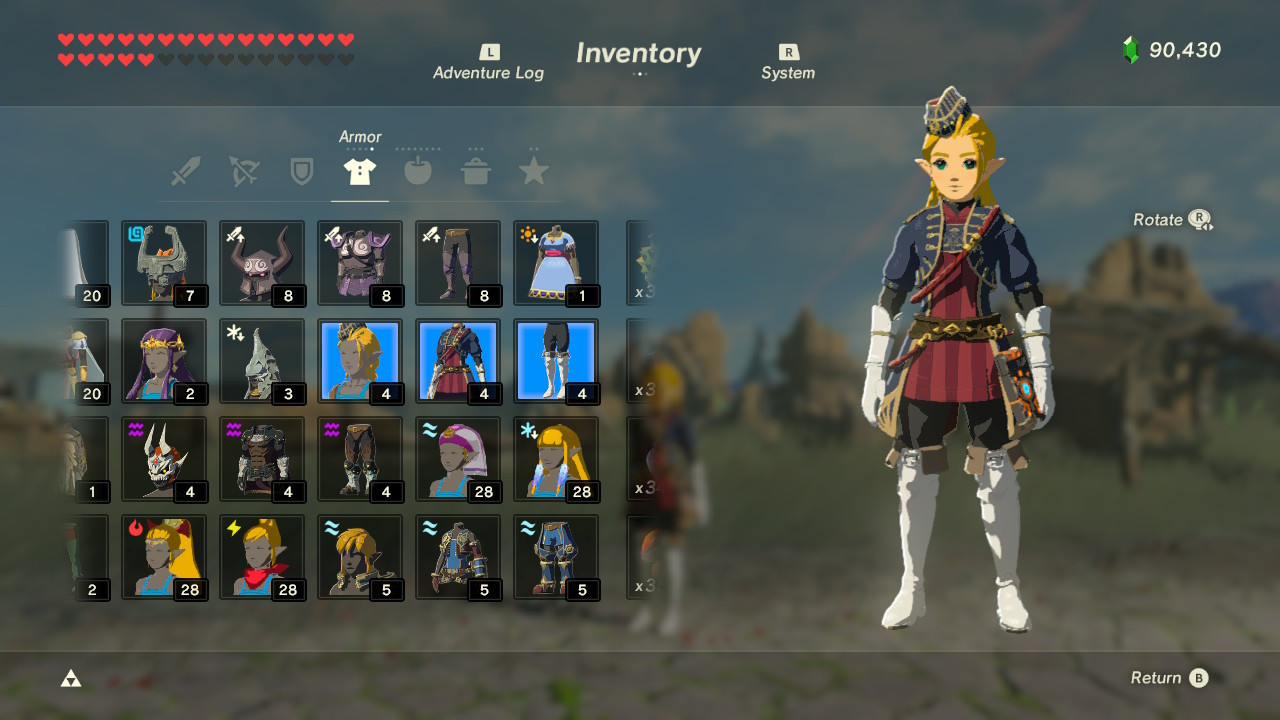
Task: Switch to the shields category icon
Action: pos(302,170)
